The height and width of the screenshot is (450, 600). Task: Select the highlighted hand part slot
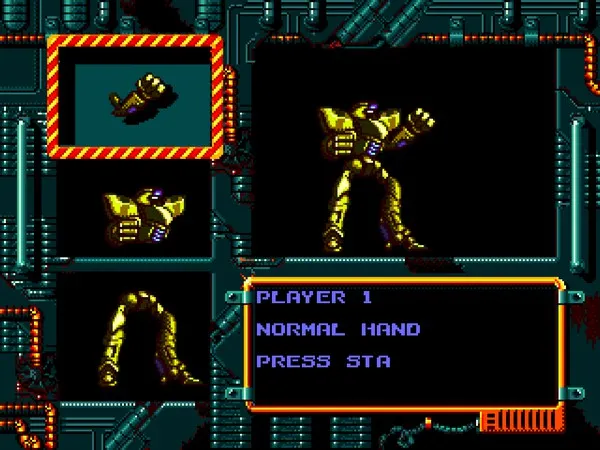133,97
